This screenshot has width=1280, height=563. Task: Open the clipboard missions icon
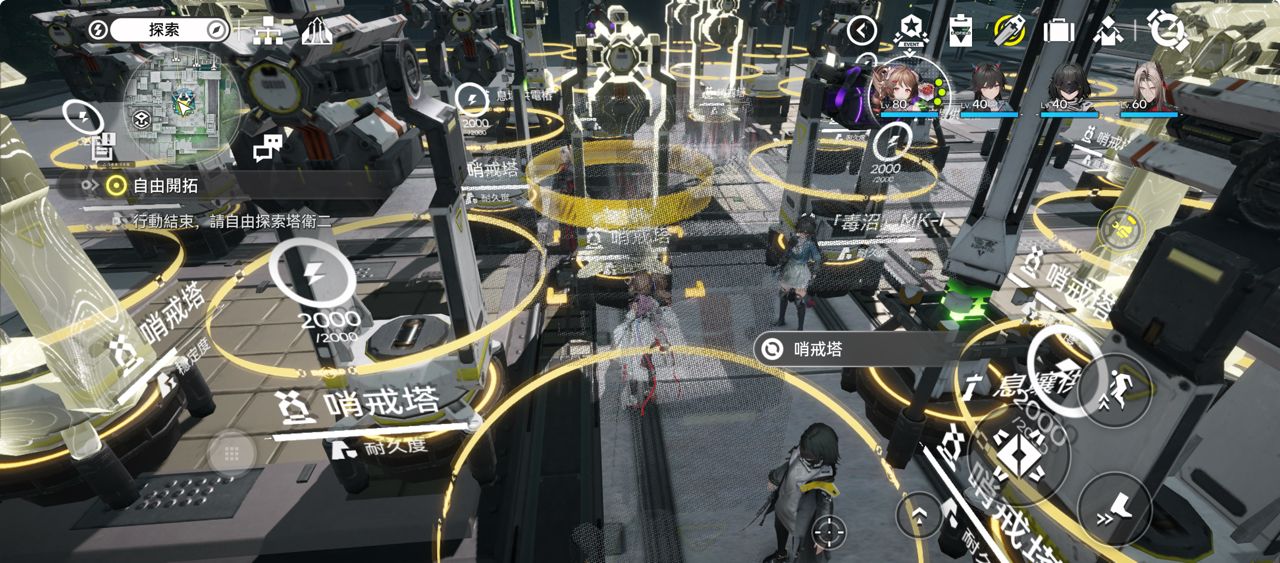(x=960, y=30)
